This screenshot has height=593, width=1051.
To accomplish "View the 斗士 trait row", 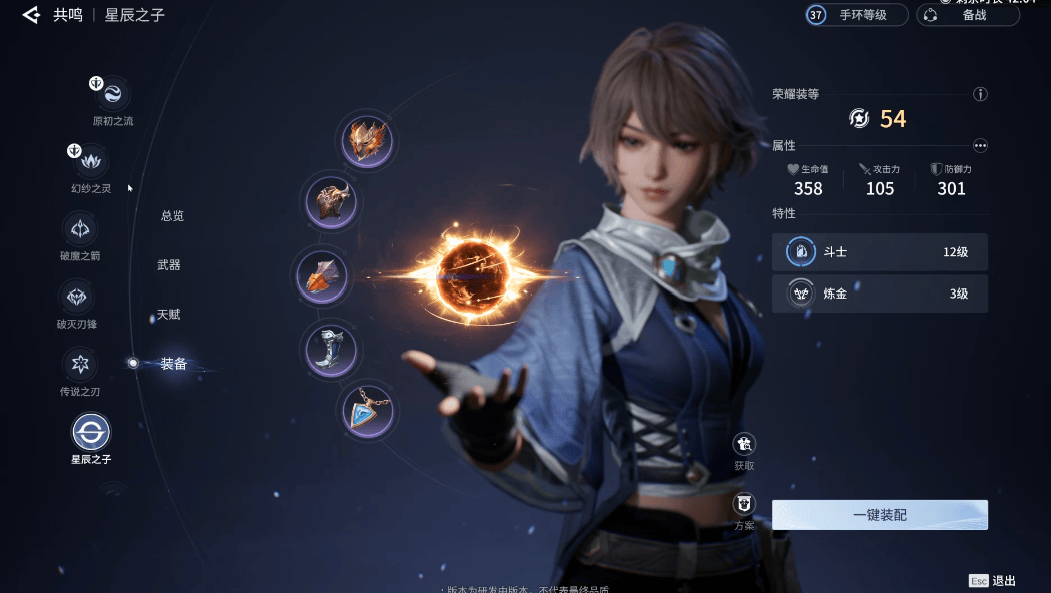I will tap(879, 252).
